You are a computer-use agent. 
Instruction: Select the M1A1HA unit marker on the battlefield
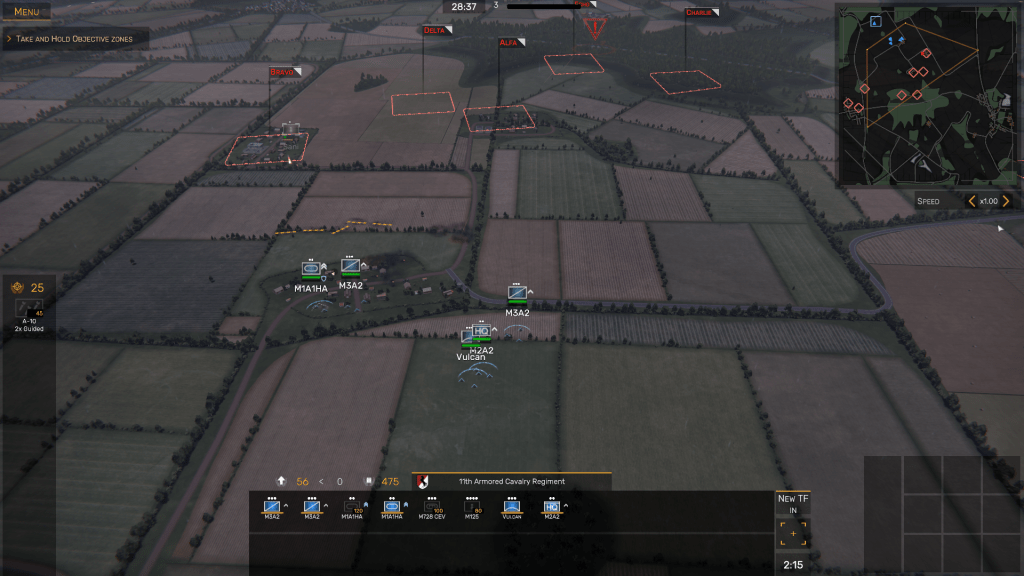(x=311, y=270)
